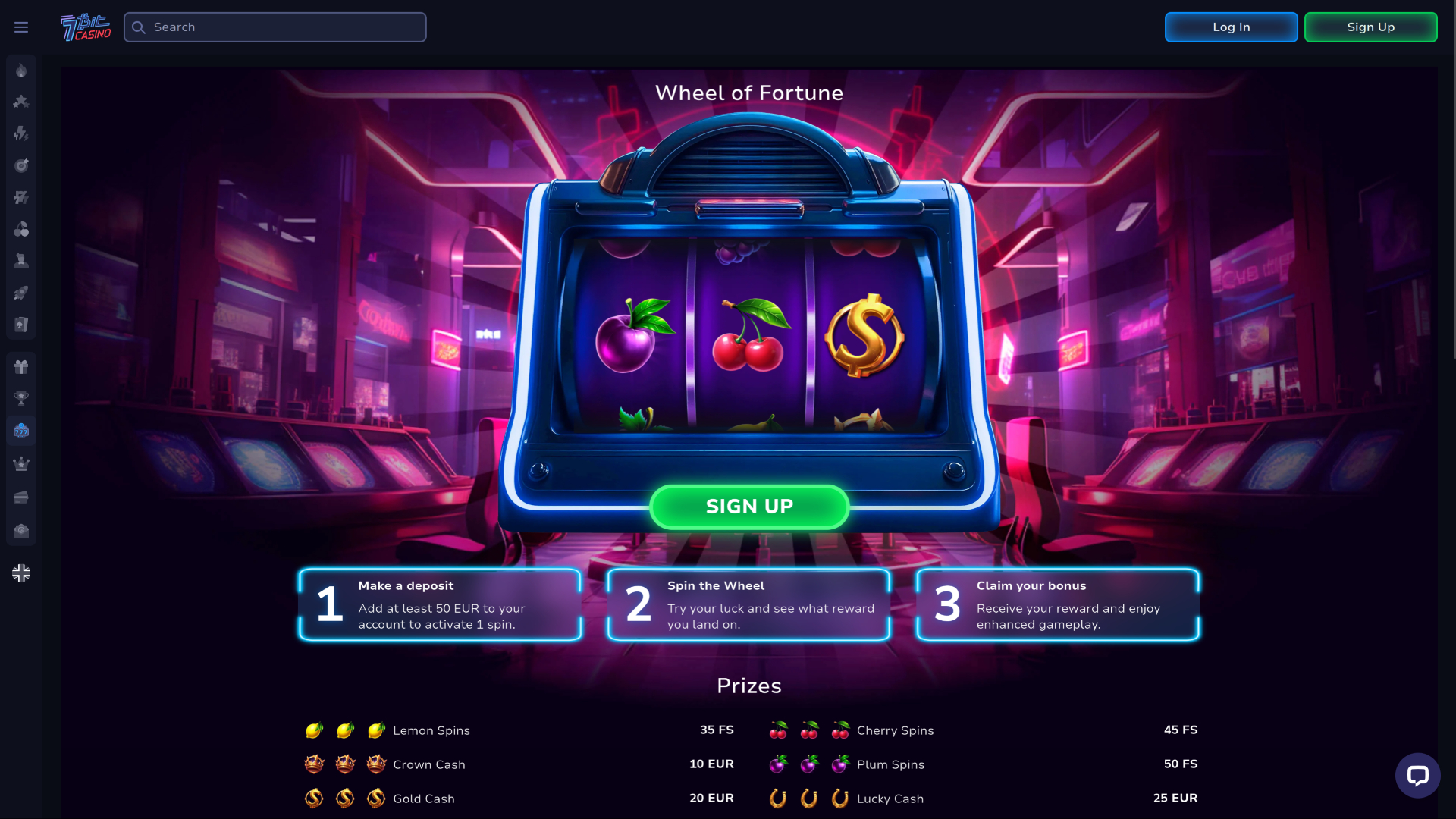This screenshot has height=819, width=1456.
Task: Open the live chat bubble at bottom right
Action: [1418, 775]
